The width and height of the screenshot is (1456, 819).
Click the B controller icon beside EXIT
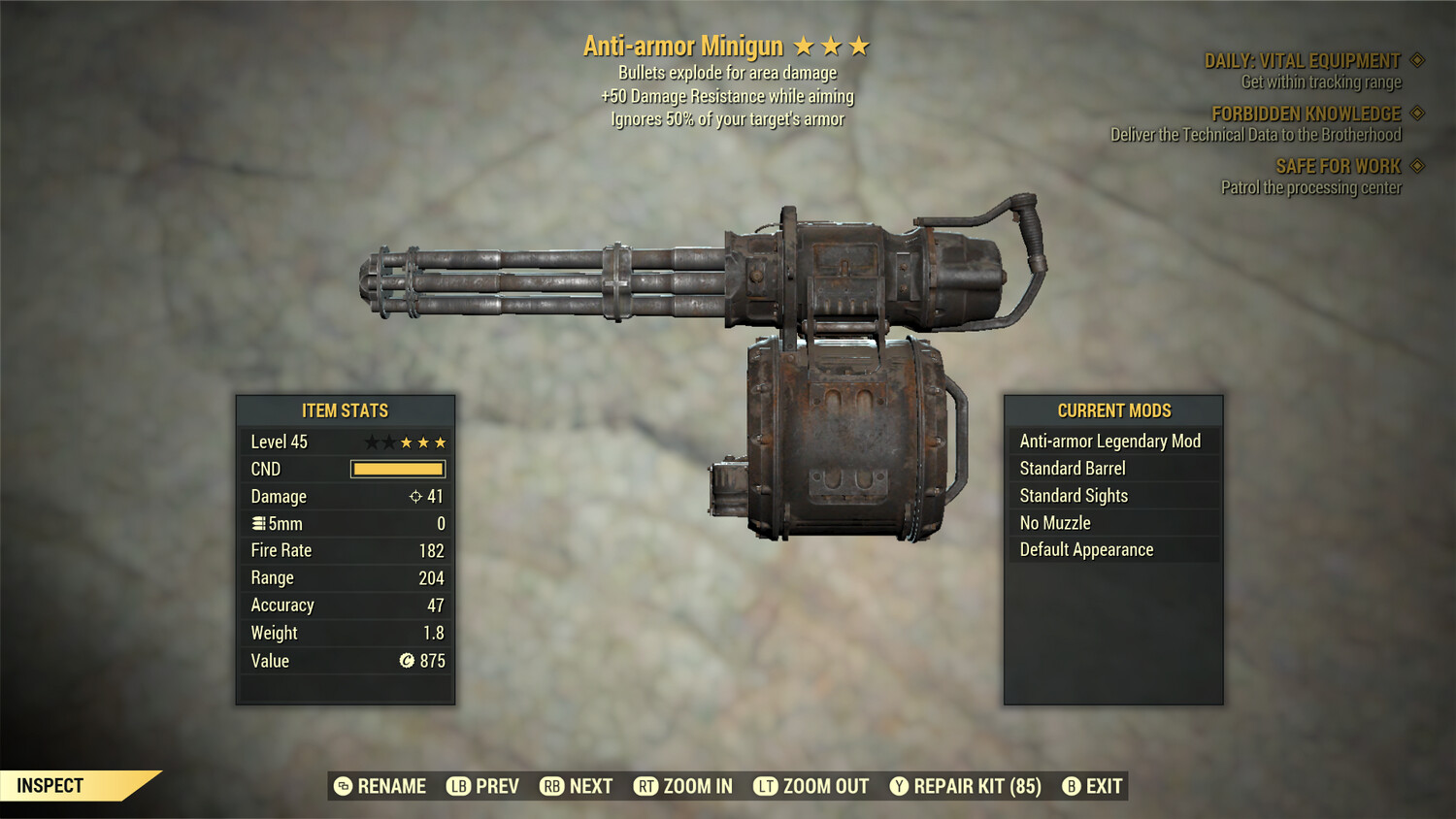tap(1072, 786)
